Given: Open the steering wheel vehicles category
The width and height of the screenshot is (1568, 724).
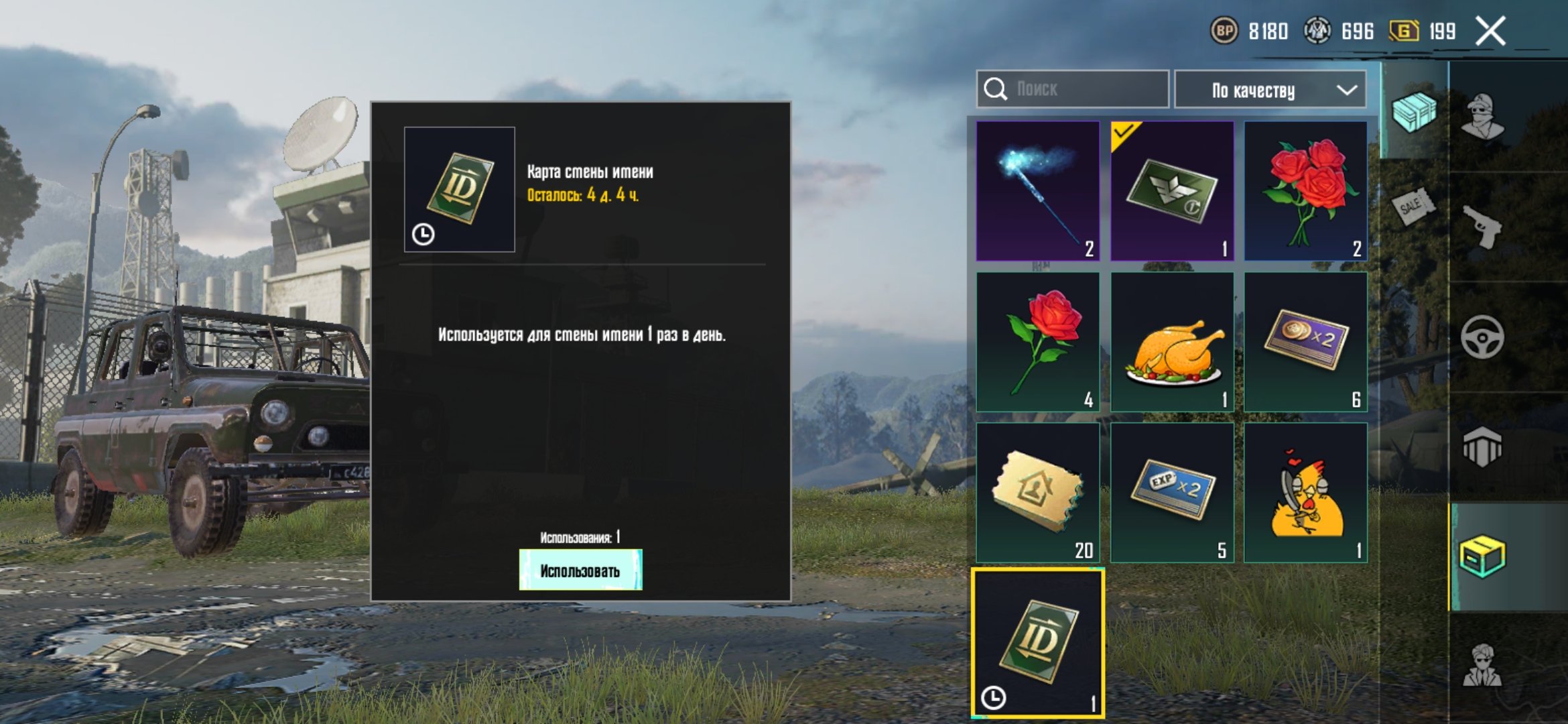Looking at the screenshot, I should 1482,337.
